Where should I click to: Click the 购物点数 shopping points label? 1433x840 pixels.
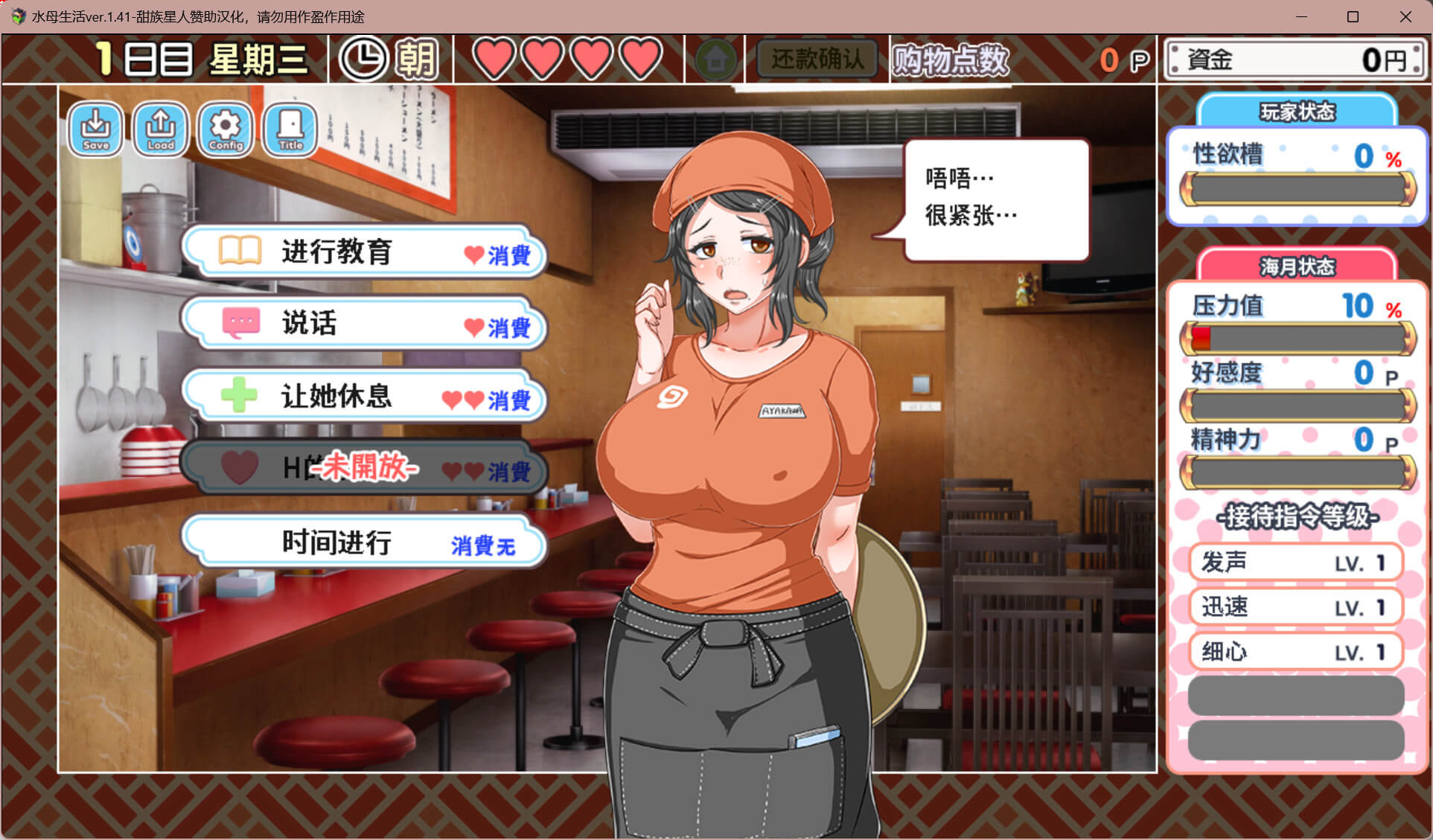951,60
